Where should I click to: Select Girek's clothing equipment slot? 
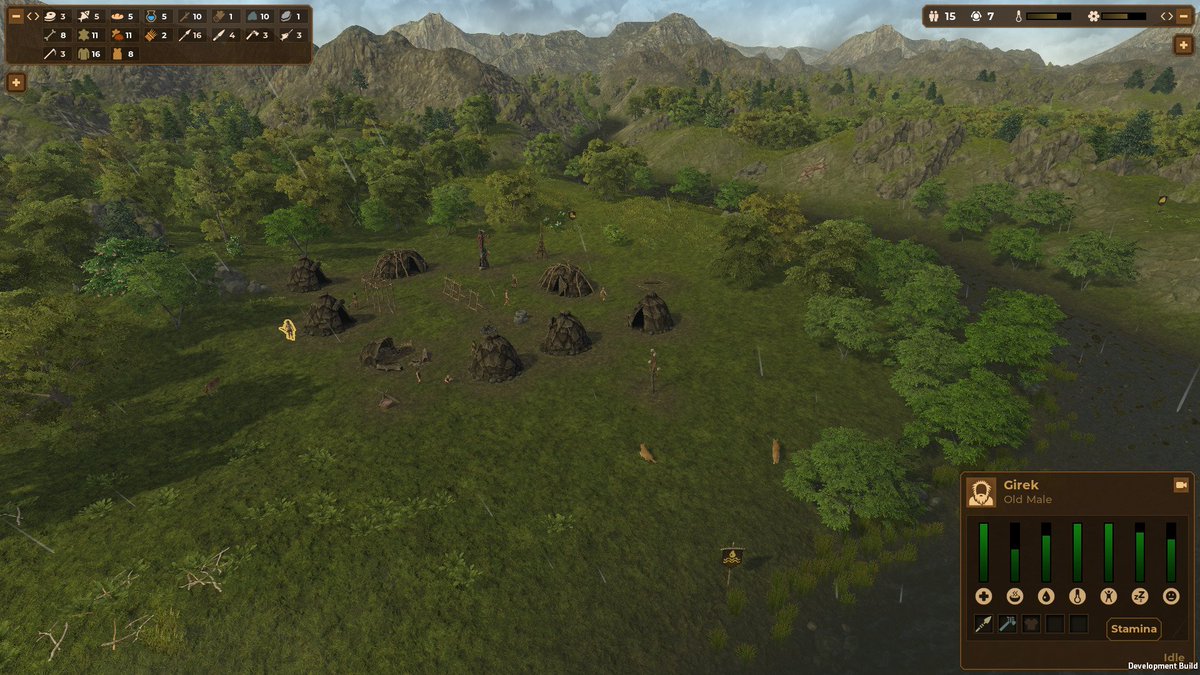[x=1031, y=624]
